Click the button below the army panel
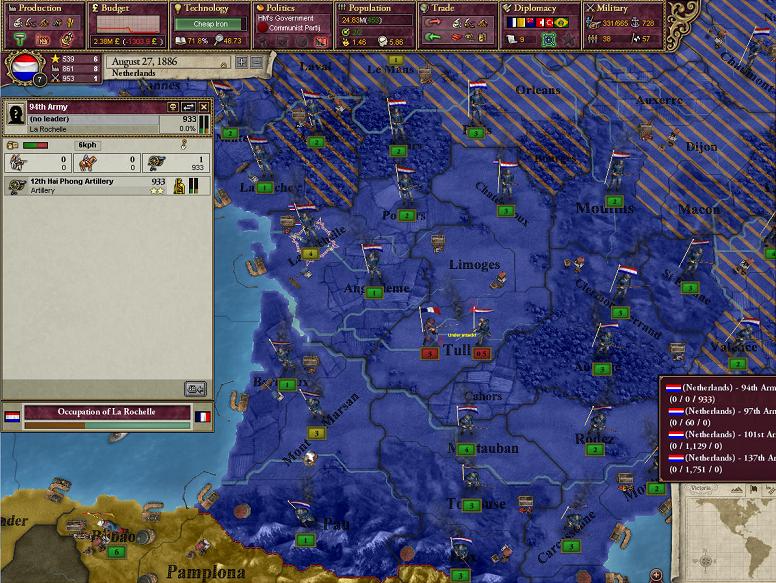Viewport: 776px width, 583px height. click(x=195, y=389)
